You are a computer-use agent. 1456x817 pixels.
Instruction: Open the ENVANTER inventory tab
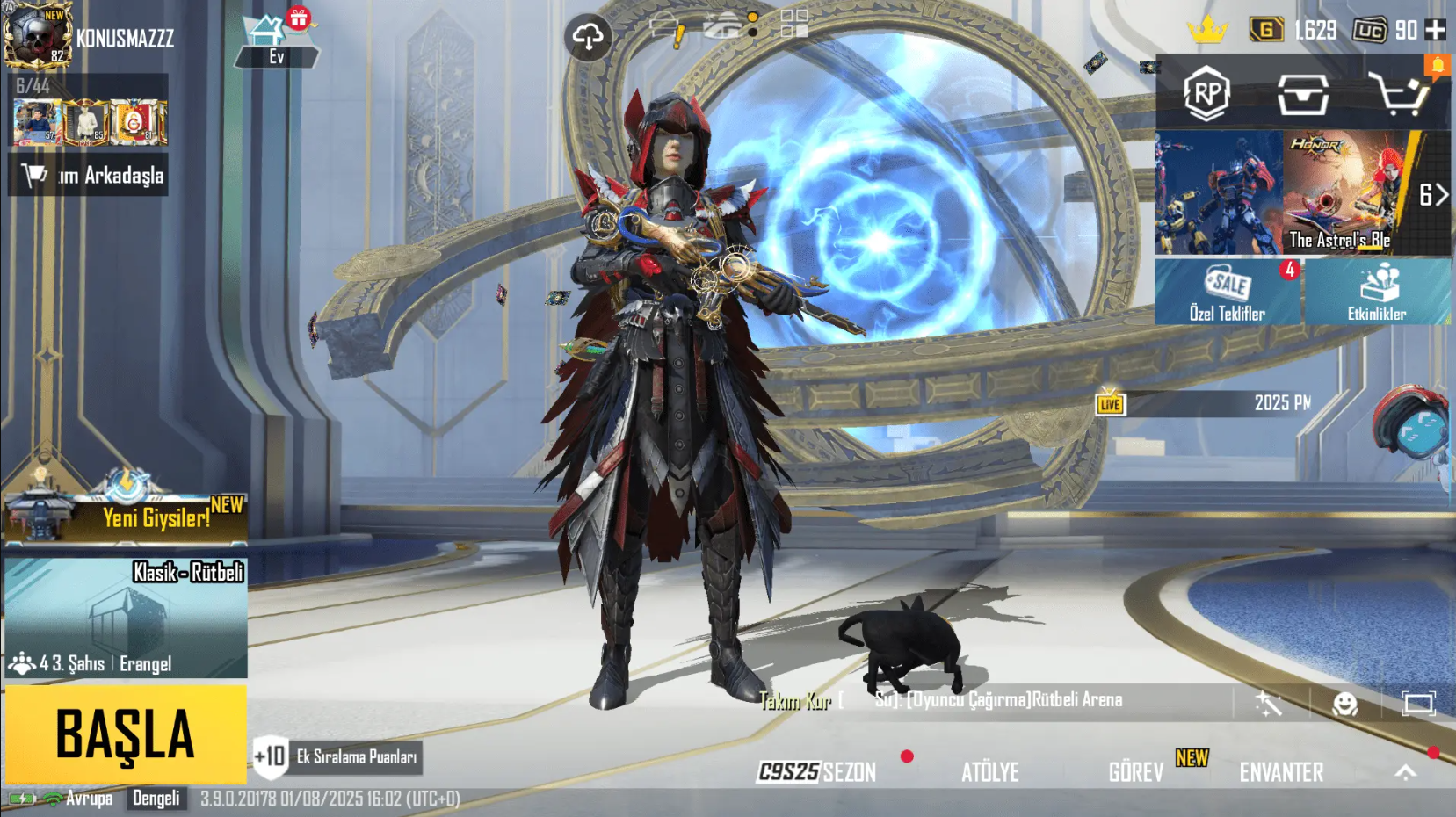point(1281,771)
